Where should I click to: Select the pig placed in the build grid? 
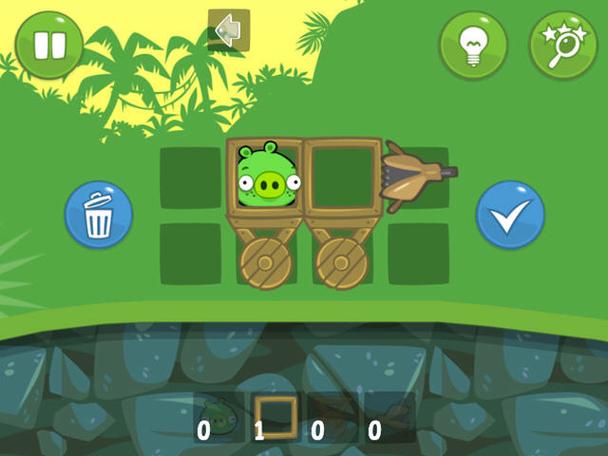(266, 176)
